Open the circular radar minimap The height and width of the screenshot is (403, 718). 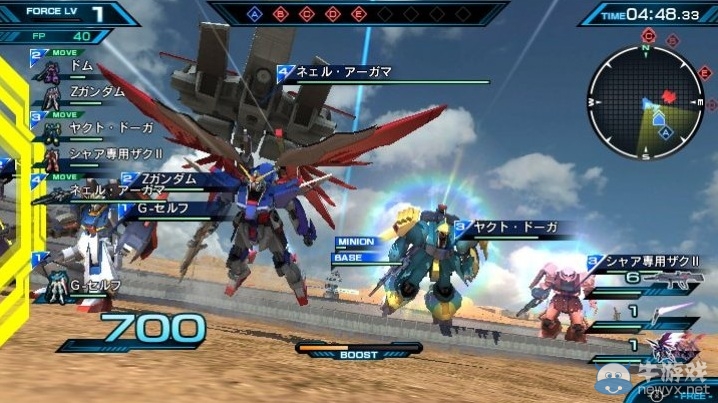(645, 102)
